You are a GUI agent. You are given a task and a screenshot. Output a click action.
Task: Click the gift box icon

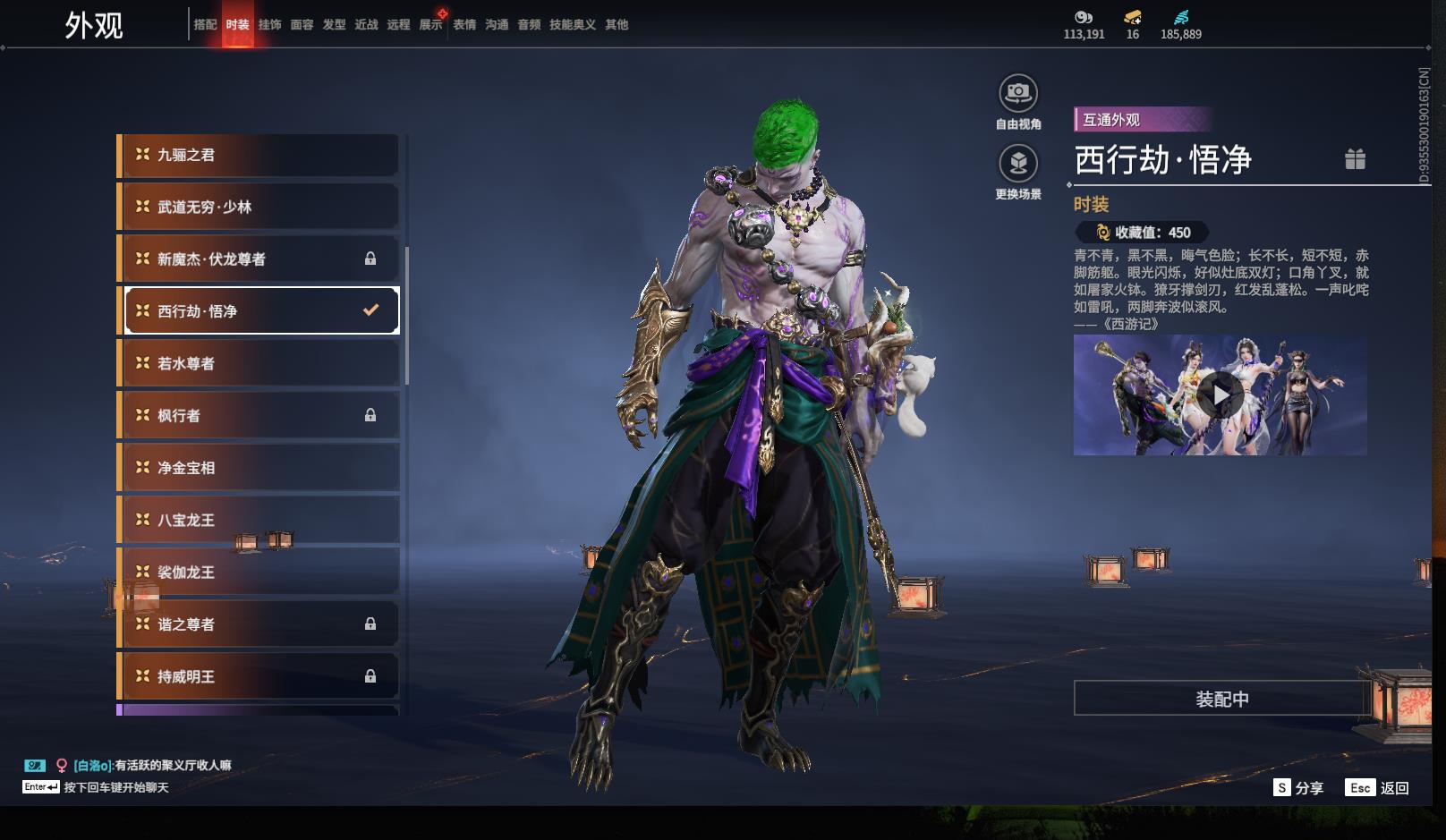coord(1355,159)
